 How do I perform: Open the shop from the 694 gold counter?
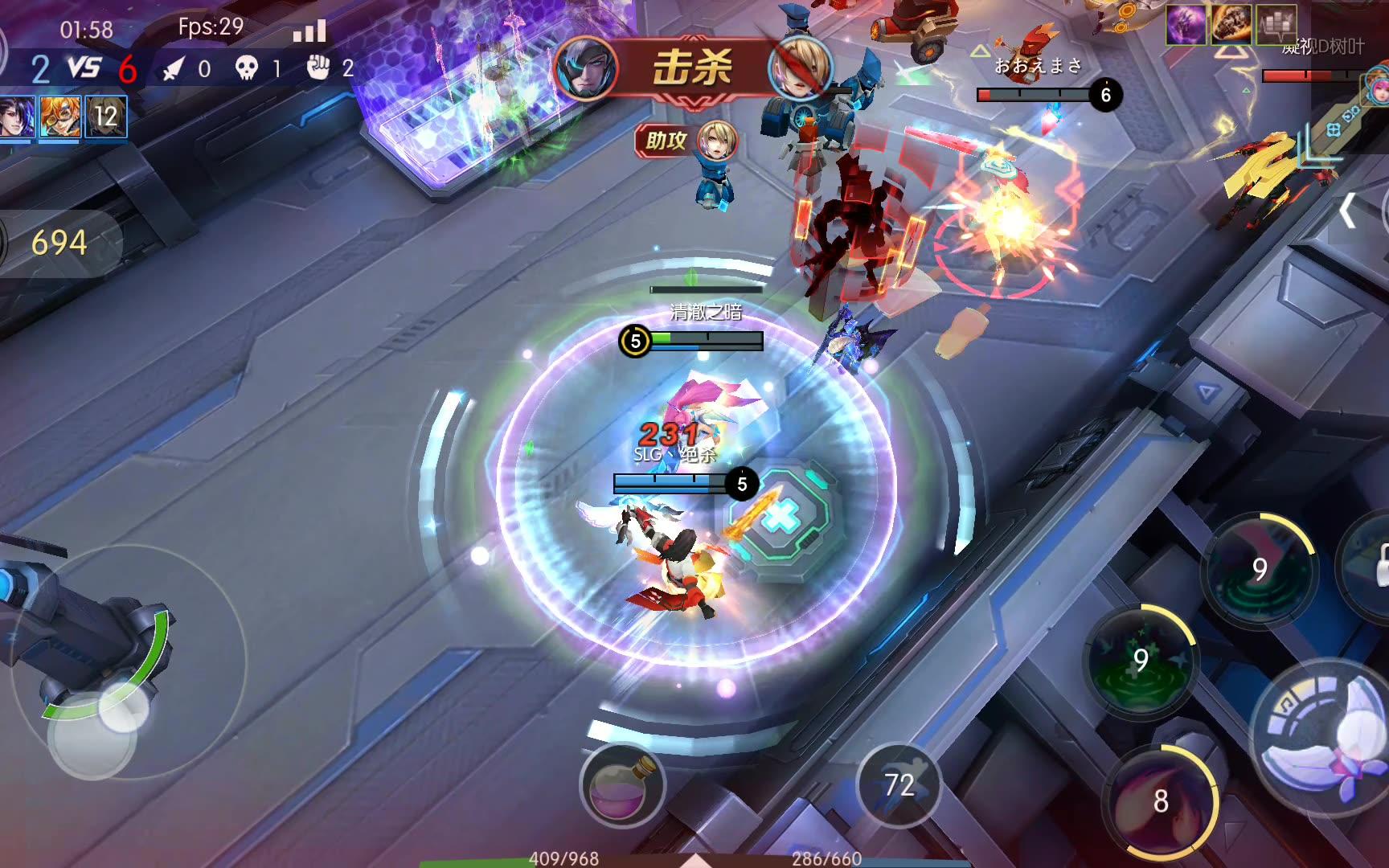point(59,243)
